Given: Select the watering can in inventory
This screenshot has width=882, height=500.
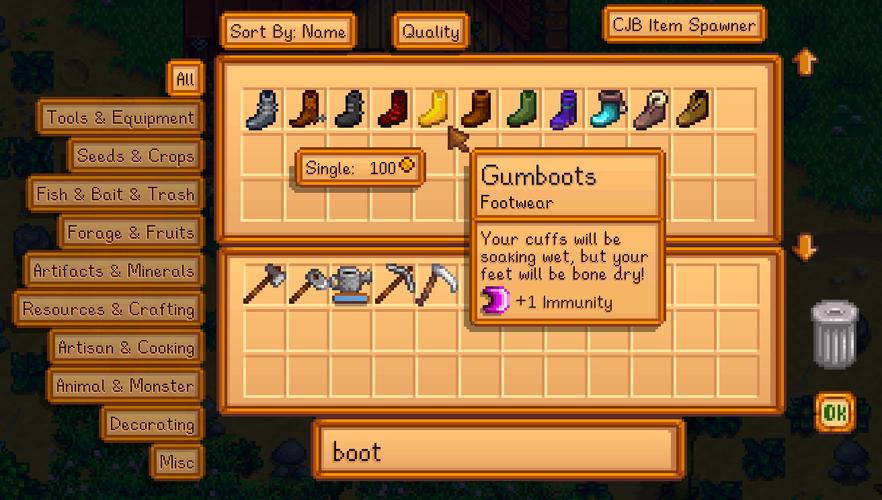Looking at the screenshot, I should (350, 284).
